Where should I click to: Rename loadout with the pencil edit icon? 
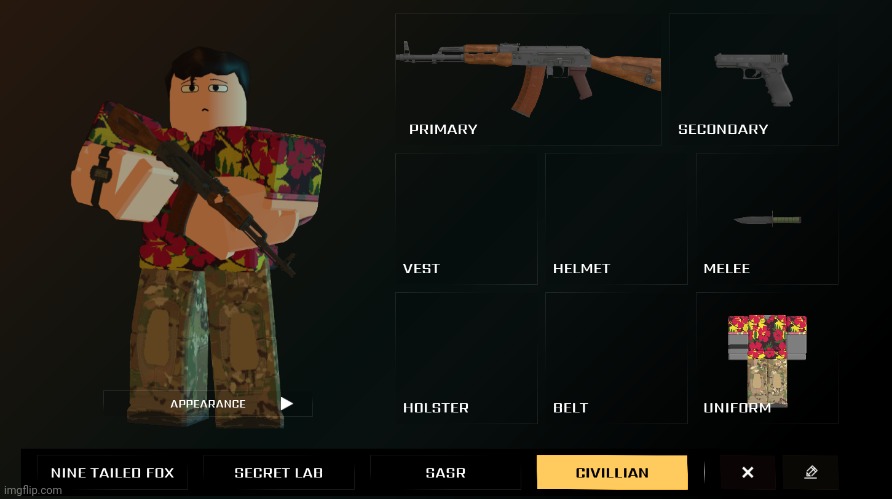(811, 473)
